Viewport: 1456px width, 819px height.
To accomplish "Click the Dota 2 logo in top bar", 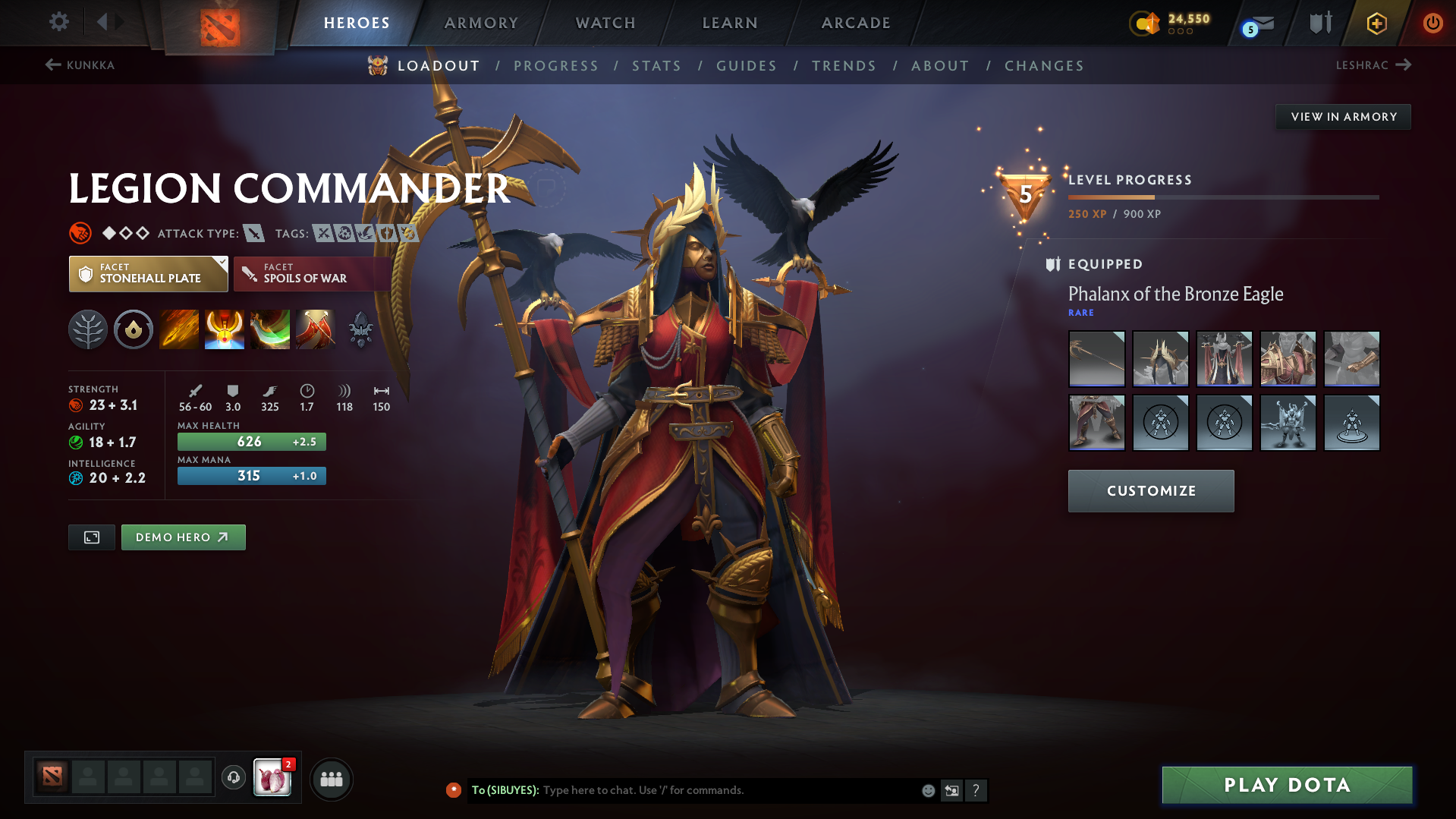I will point(220,23).
